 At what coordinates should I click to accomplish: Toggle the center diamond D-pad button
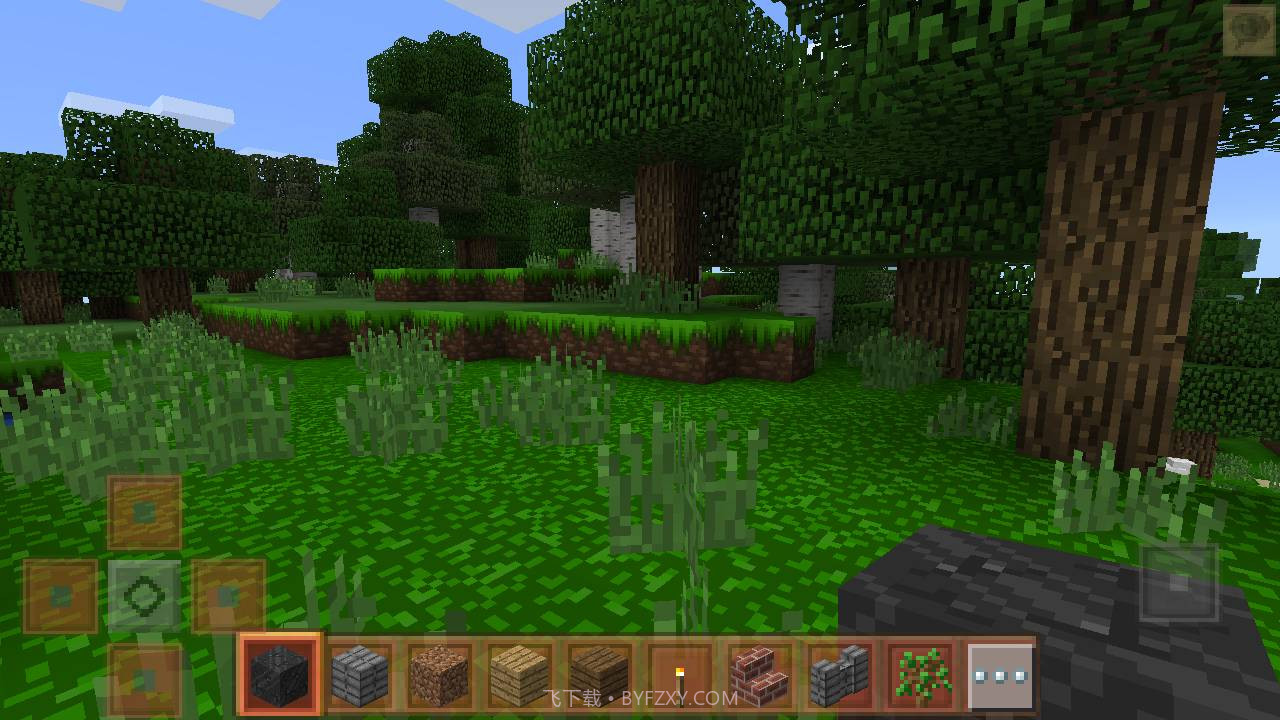point(144,597)
